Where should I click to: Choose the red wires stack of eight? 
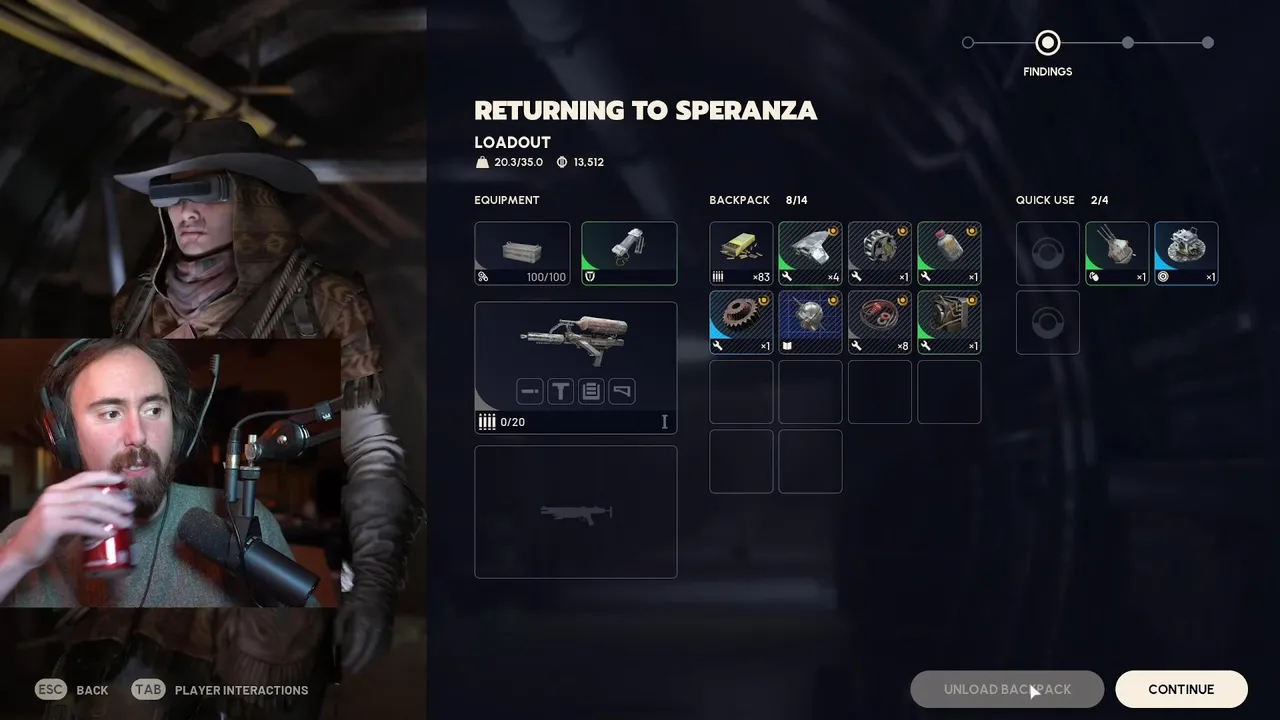coord(880,322)
